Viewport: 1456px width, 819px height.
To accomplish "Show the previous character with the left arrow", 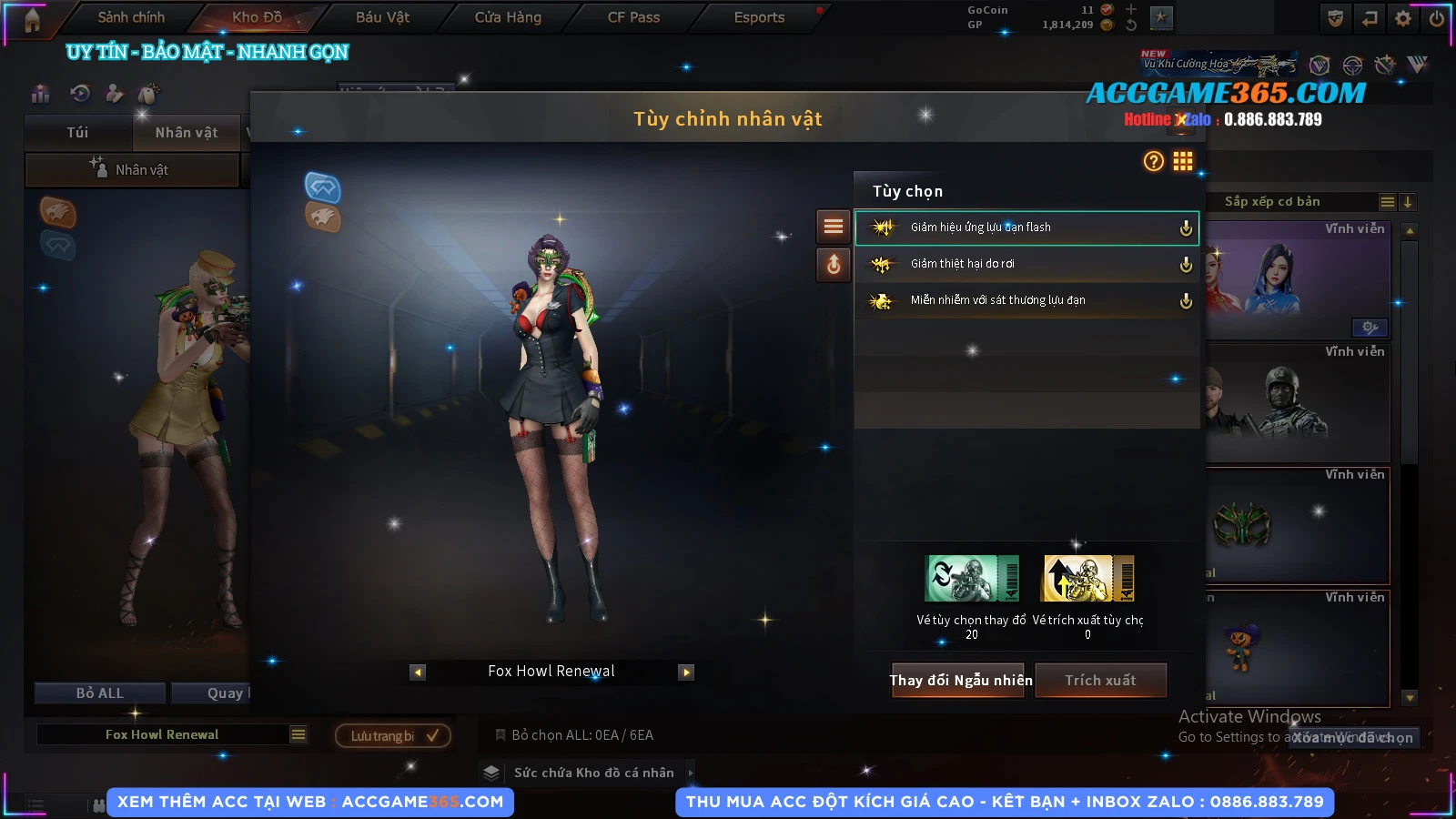I will click(x=418, y=672).
